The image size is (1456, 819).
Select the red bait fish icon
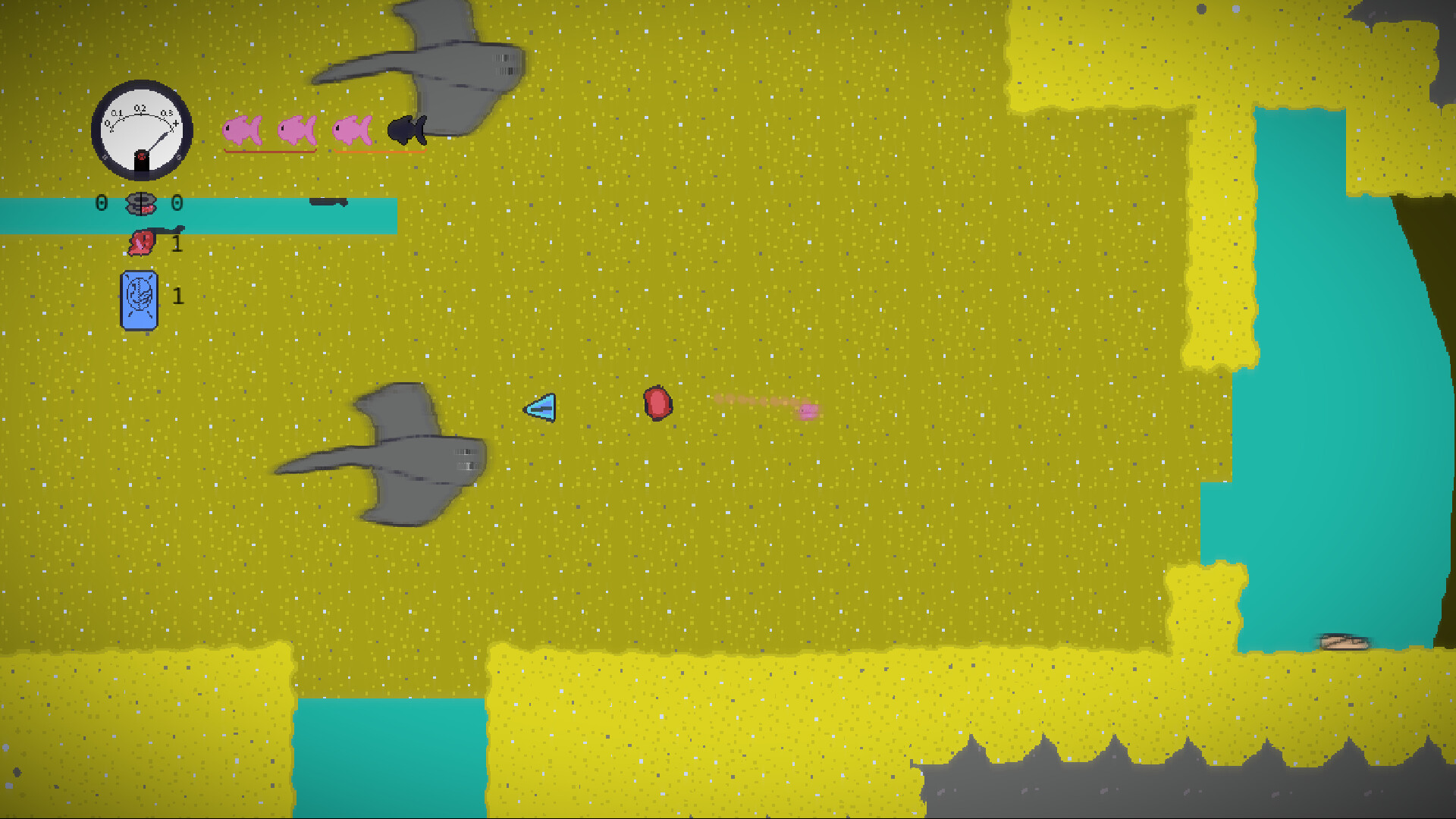coord(143,243)
